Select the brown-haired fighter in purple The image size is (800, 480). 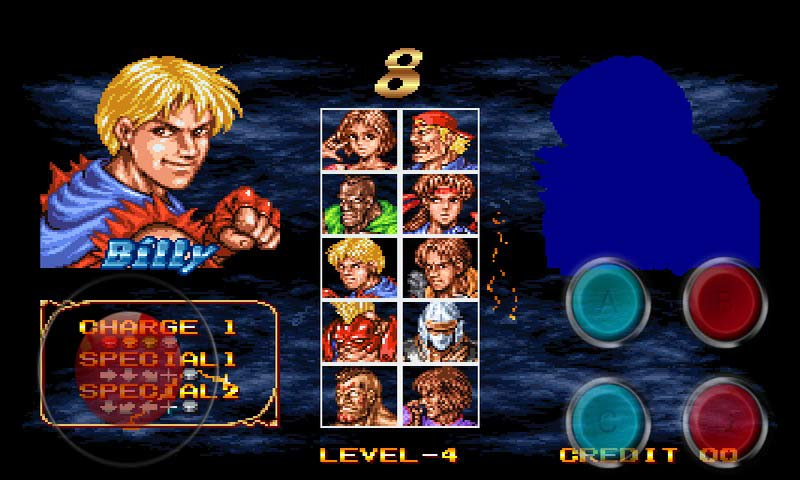(440, 396)
